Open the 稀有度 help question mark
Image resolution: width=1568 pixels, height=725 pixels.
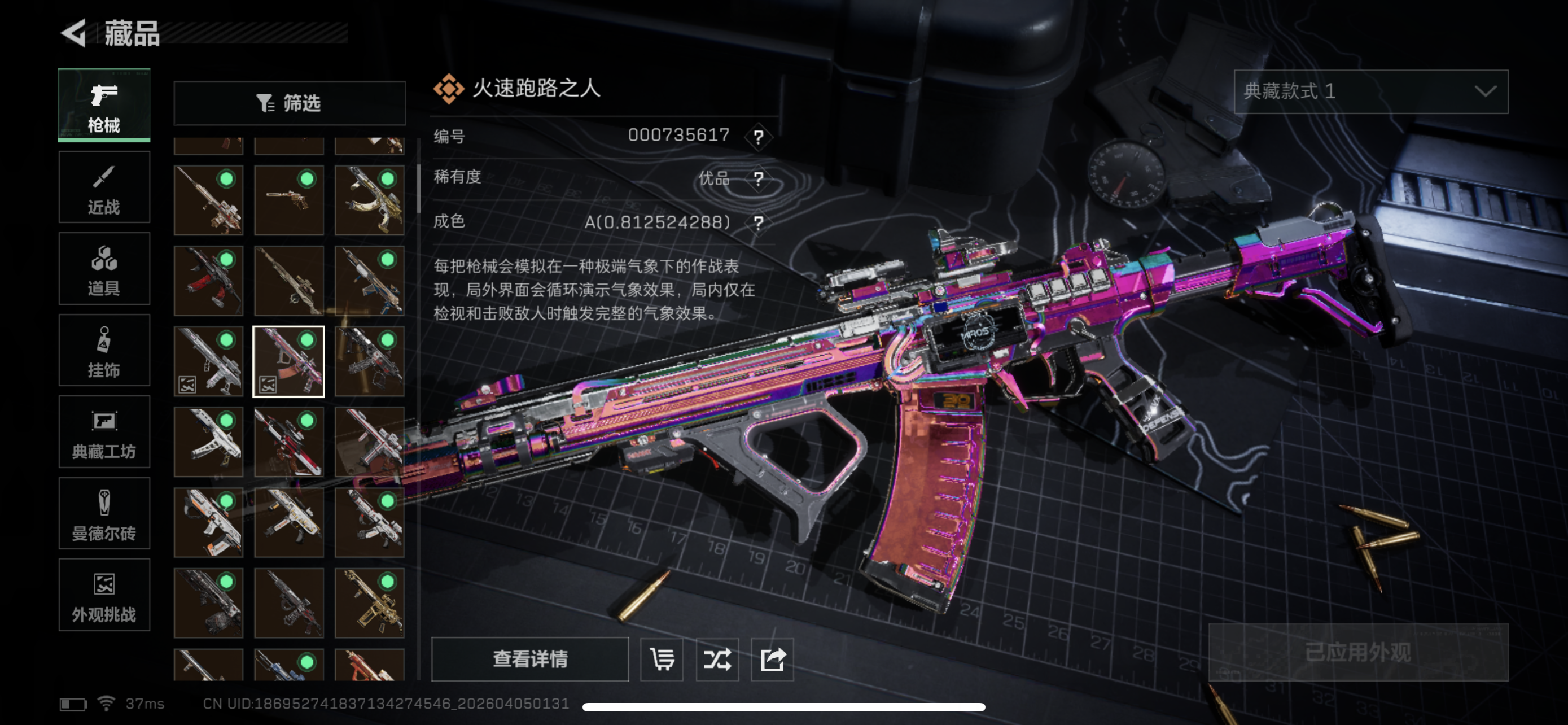point(758,178)
